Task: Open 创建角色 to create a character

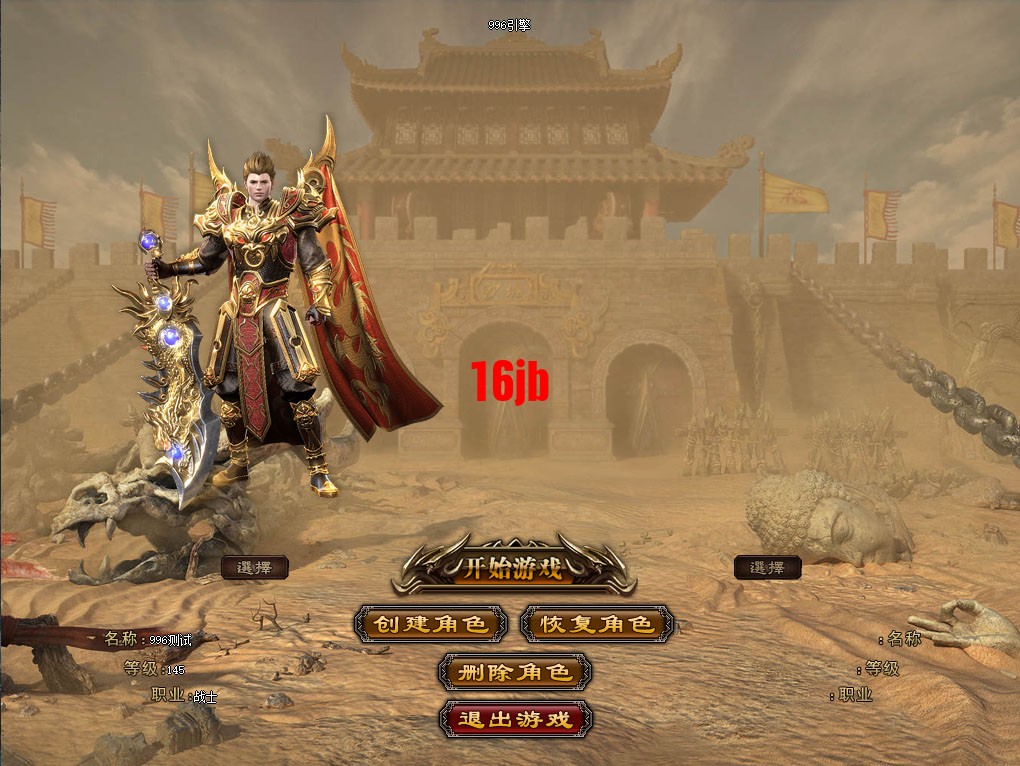Action: point(430,625)
